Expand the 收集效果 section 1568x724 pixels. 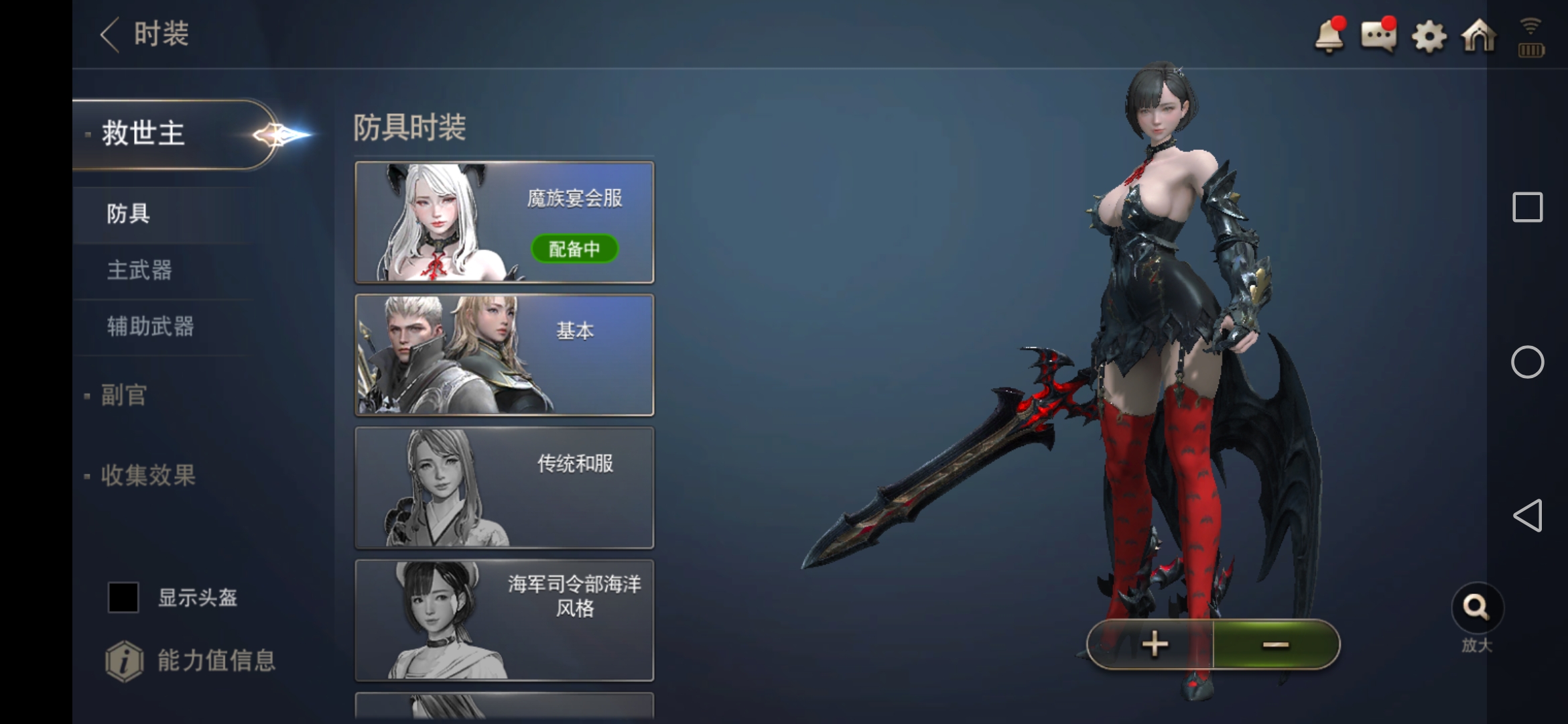149,476
